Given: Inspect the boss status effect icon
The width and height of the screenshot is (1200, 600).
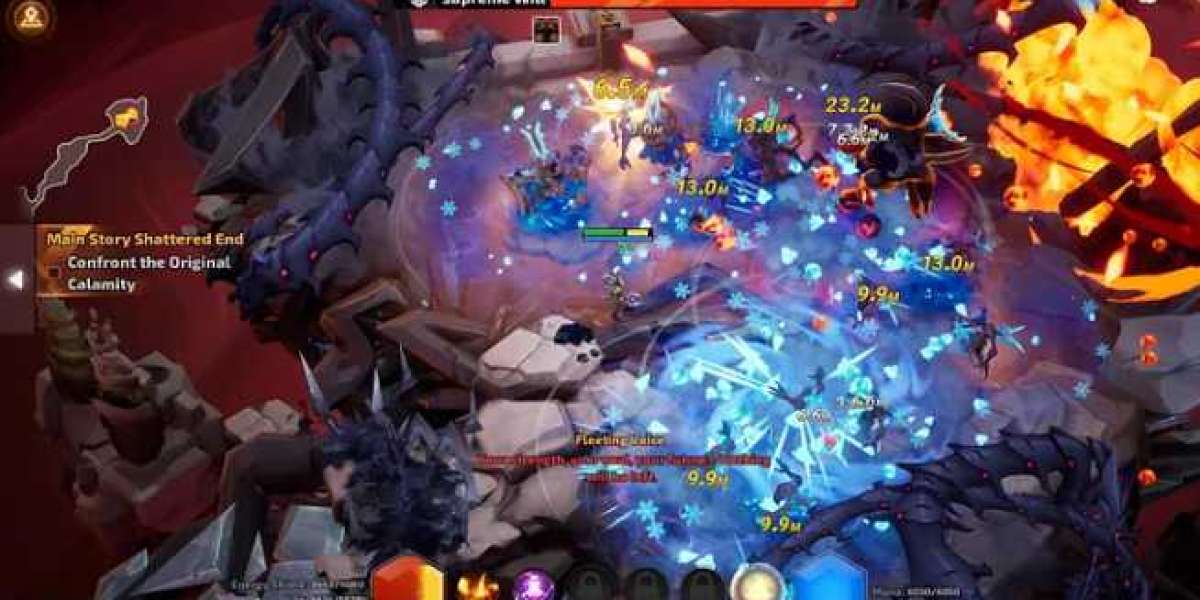Looking at the screenshot, I should [545, 31].
